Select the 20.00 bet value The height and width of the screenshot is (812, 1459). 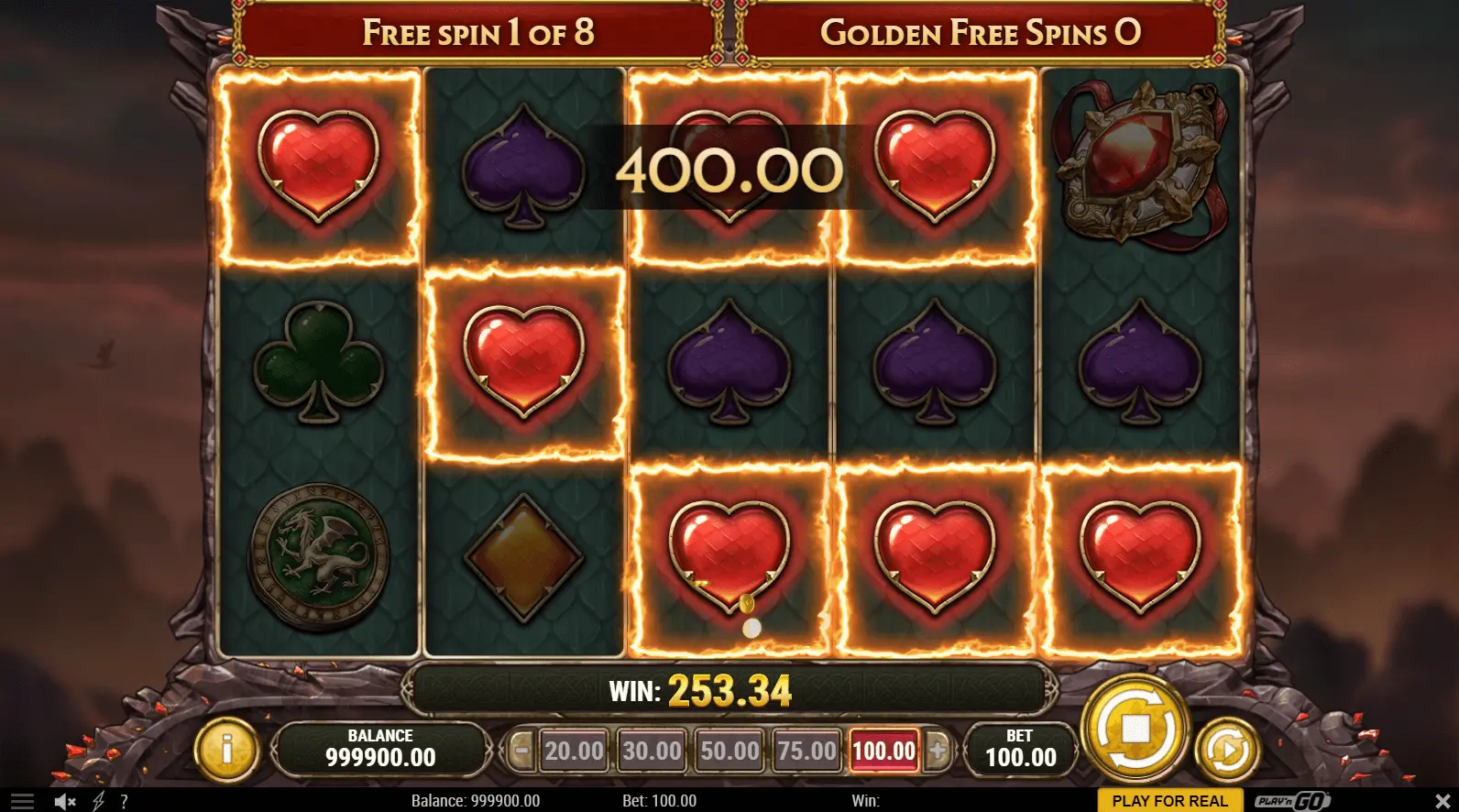click(x=574, y=752)
